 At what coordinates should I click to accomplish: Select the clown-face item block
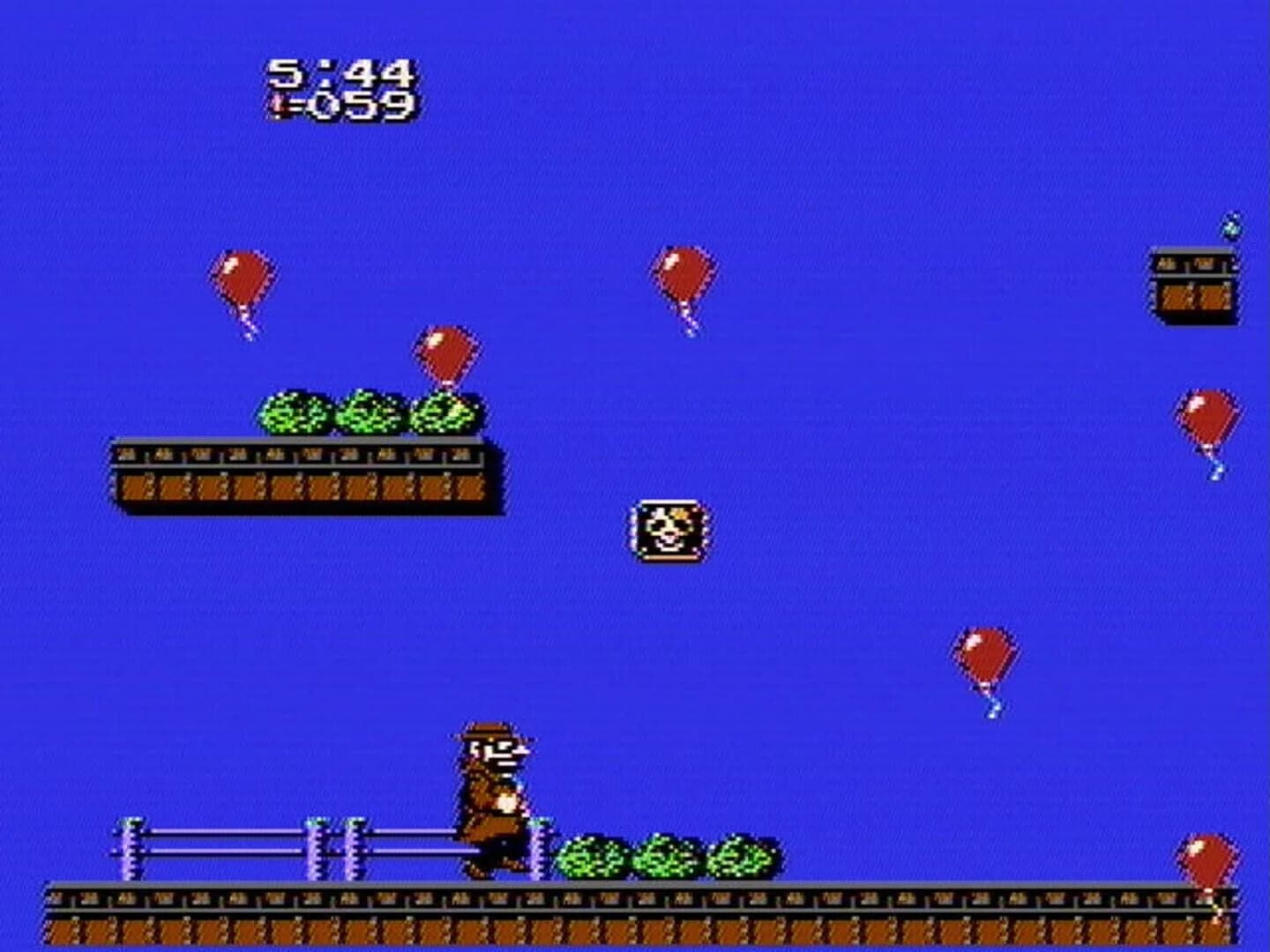click(x=668, y=532)
